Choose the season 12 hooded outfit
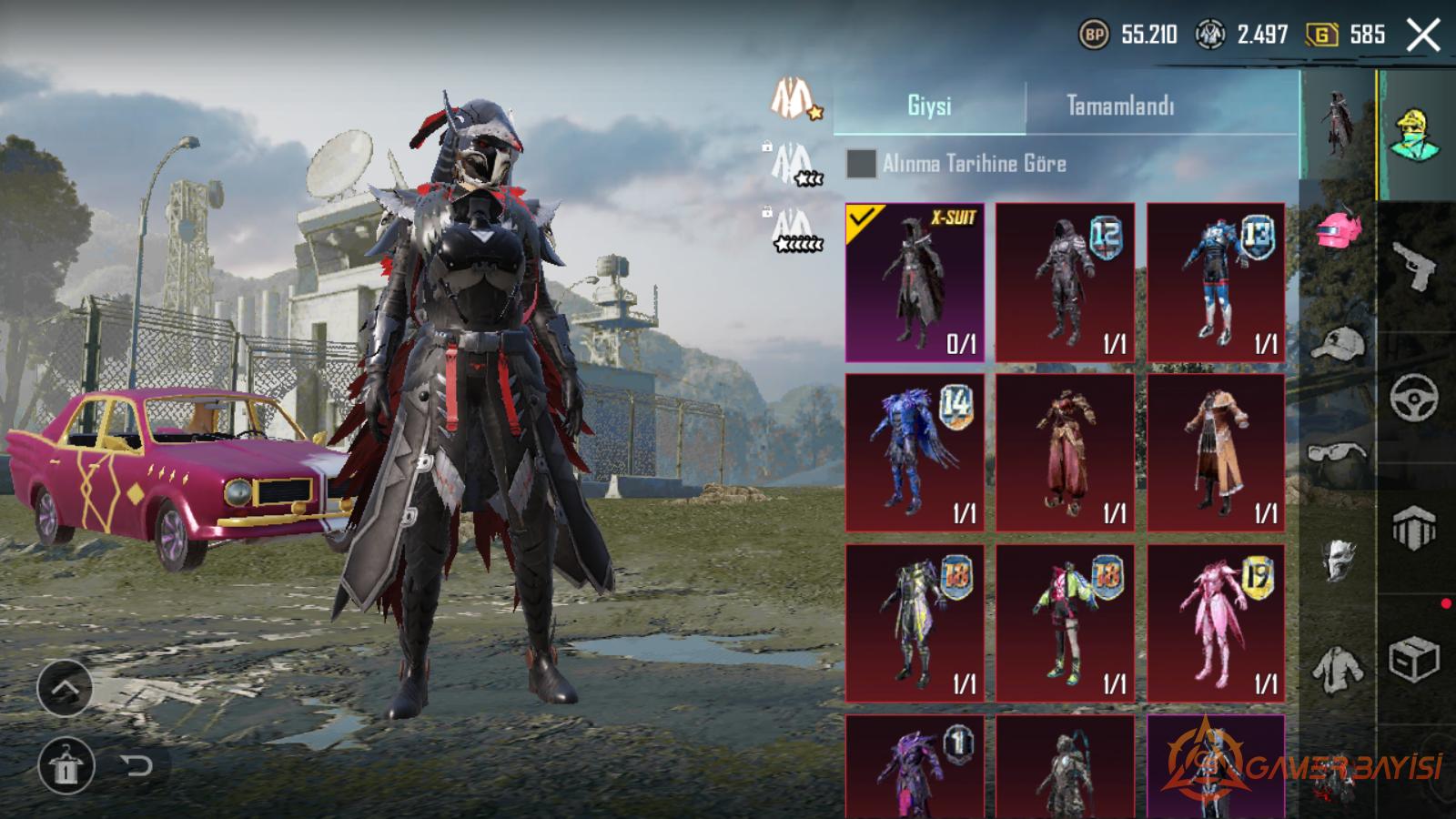Viewport: 1456px width, 819px height. 1065,282
